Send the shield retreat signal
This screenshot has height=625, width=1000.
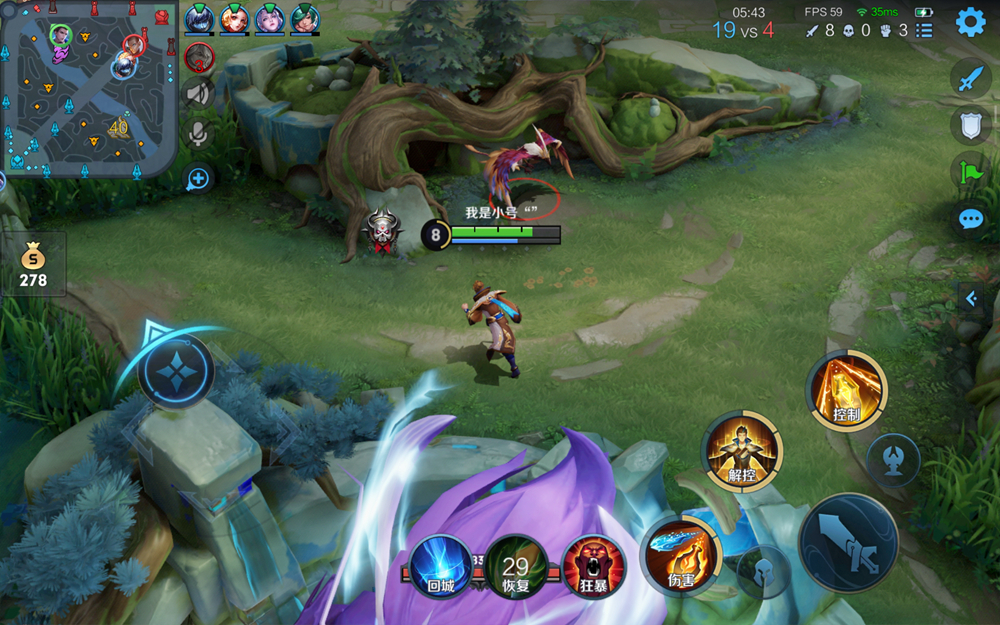point(970,125)
